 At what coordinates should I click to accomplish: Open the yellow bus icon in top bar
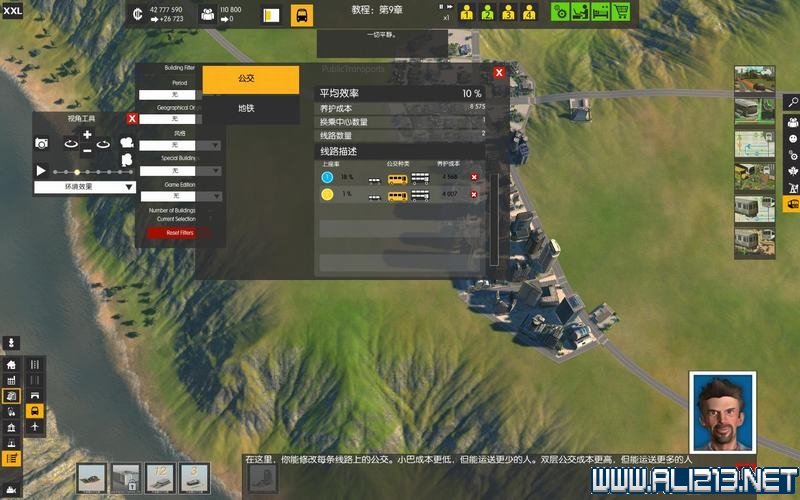pyautogui.click(x=302, y=15)
